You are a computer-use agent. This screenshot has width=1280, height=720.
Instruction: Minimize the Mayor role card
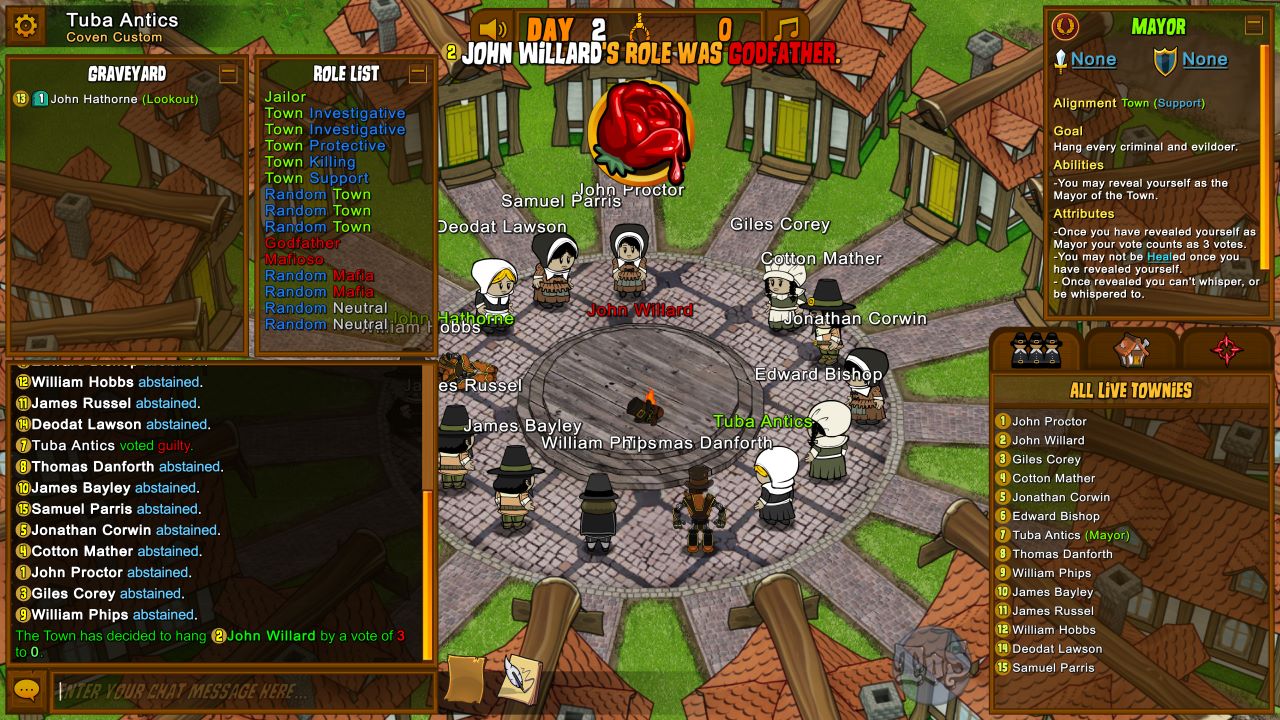coord(1253,26)
